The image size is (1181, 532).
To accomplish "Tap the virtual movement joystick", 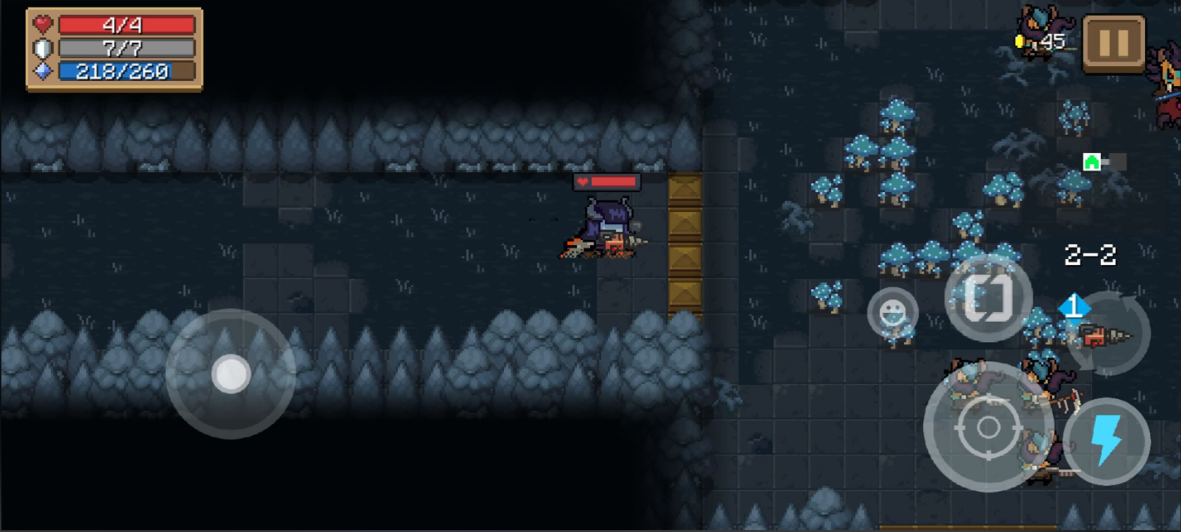I will click(231, 374).
